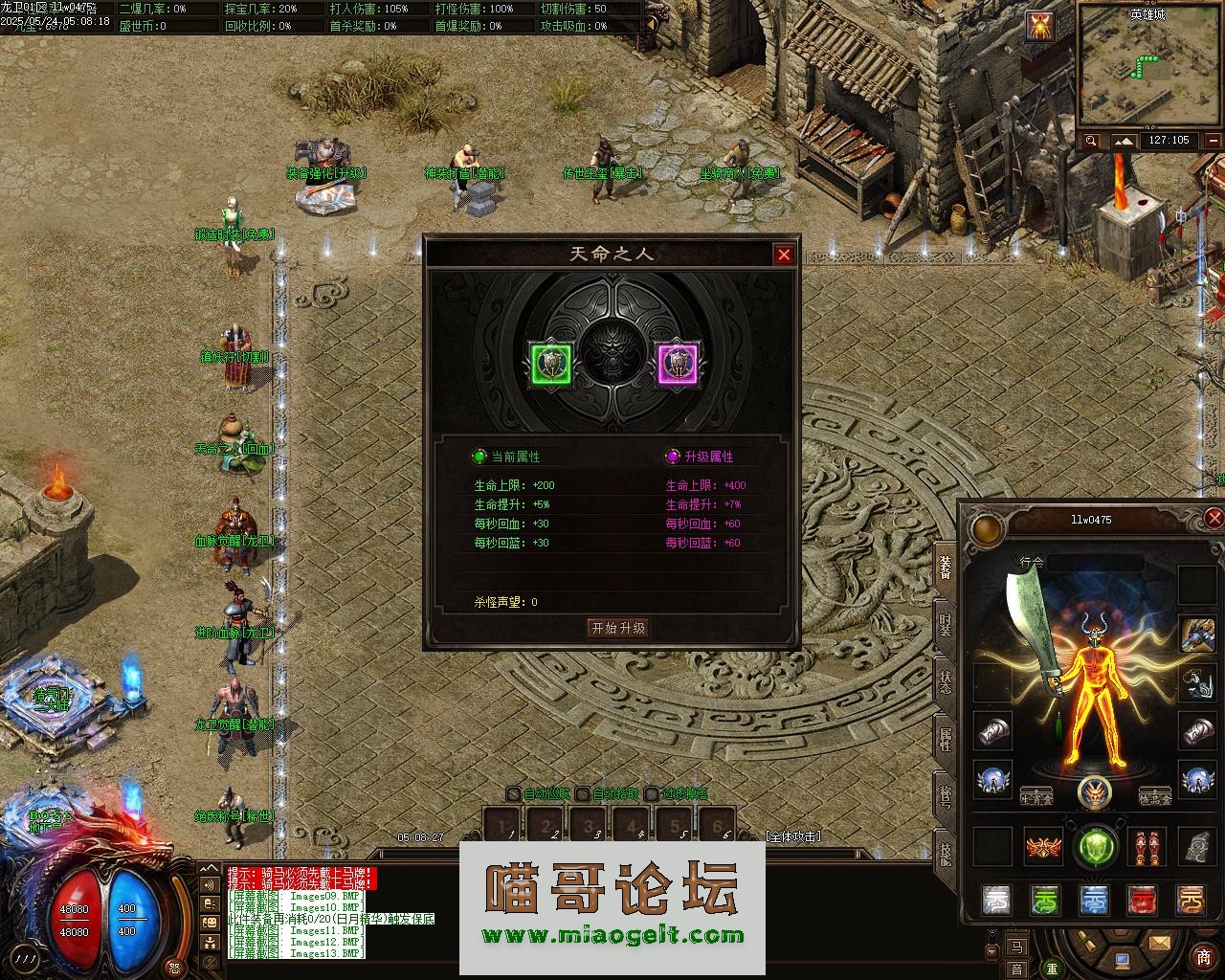Toggle the 自动拾取 auto-pickup checkbox
Viewport: 1225px width, 980px height.
click(583, 793)
